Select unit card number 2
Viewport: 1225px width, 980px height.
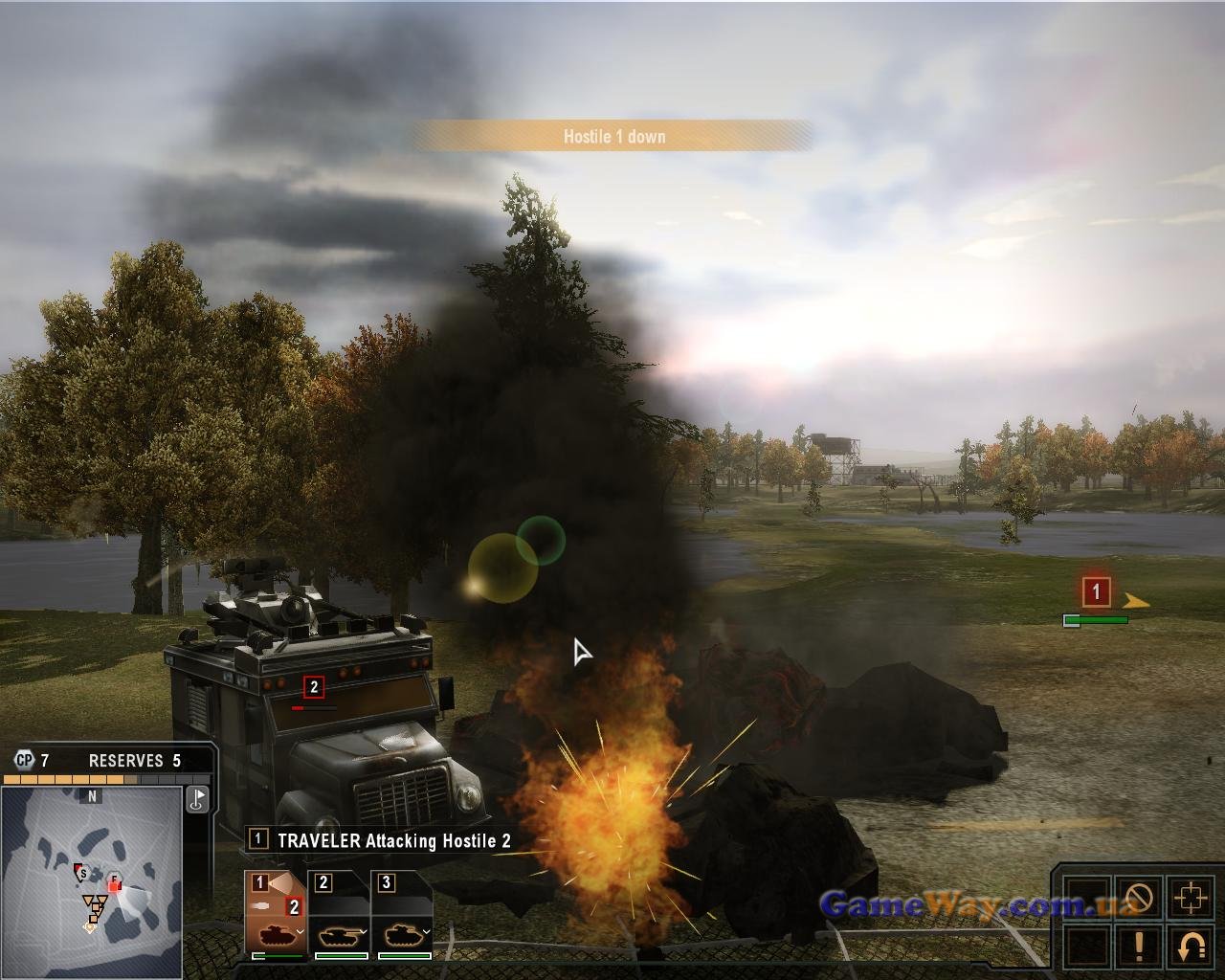click(x=341, y=913)
